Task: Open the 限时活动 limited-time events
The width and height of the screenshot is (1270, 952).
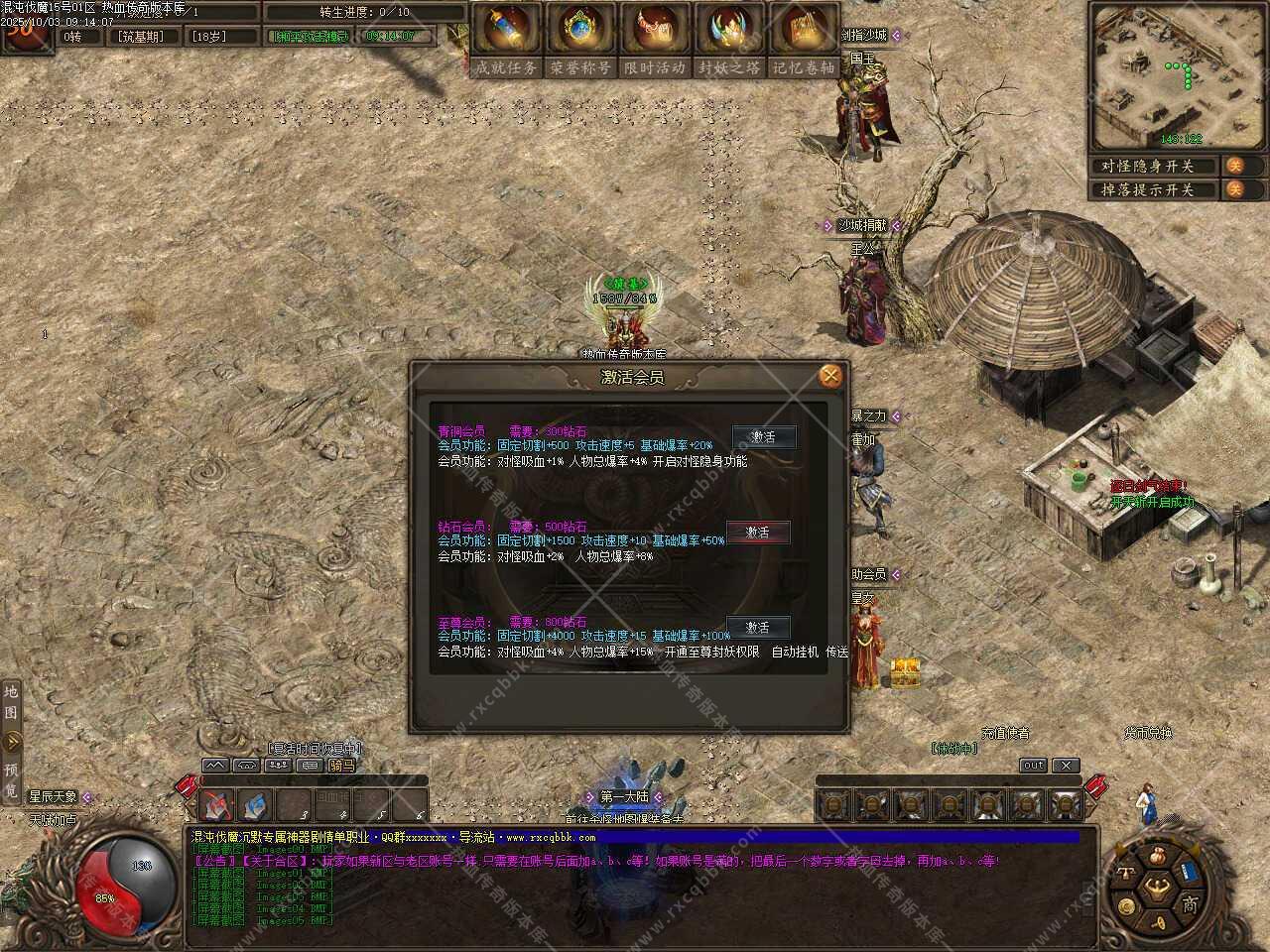Action: click(655, 40)
